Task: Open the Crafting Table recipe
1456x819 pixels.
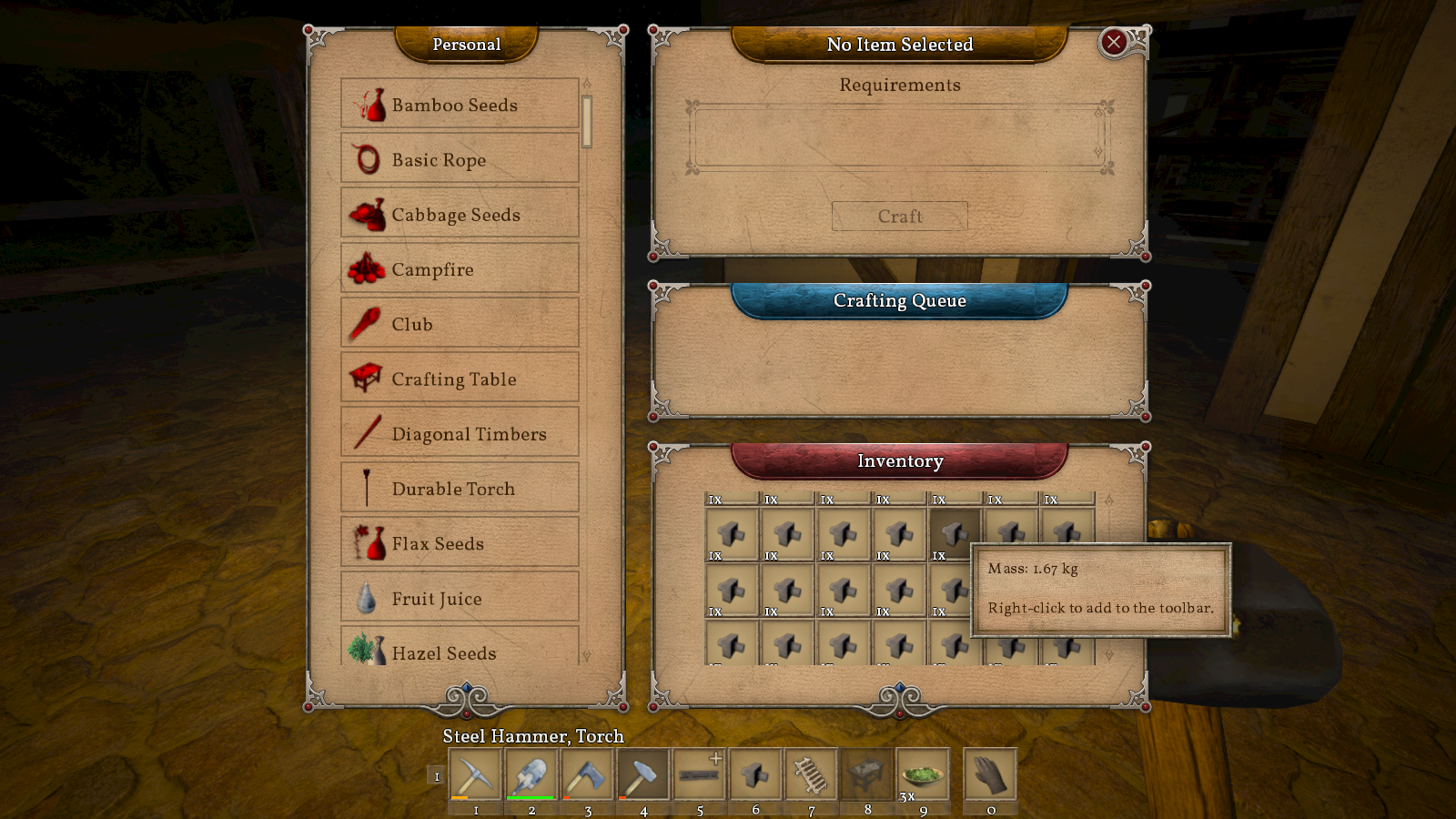Action: (460, 379)
